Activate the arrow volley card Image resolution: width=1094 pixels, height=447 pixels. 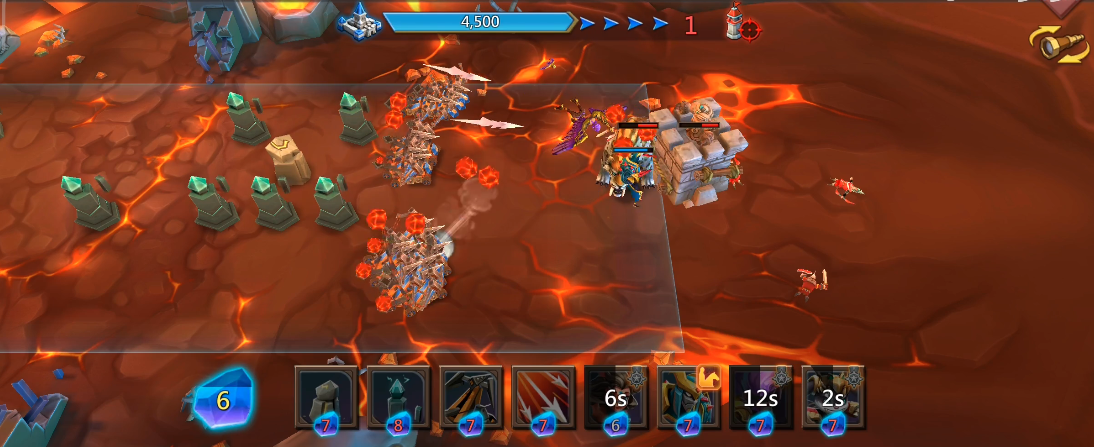point(544,396)
